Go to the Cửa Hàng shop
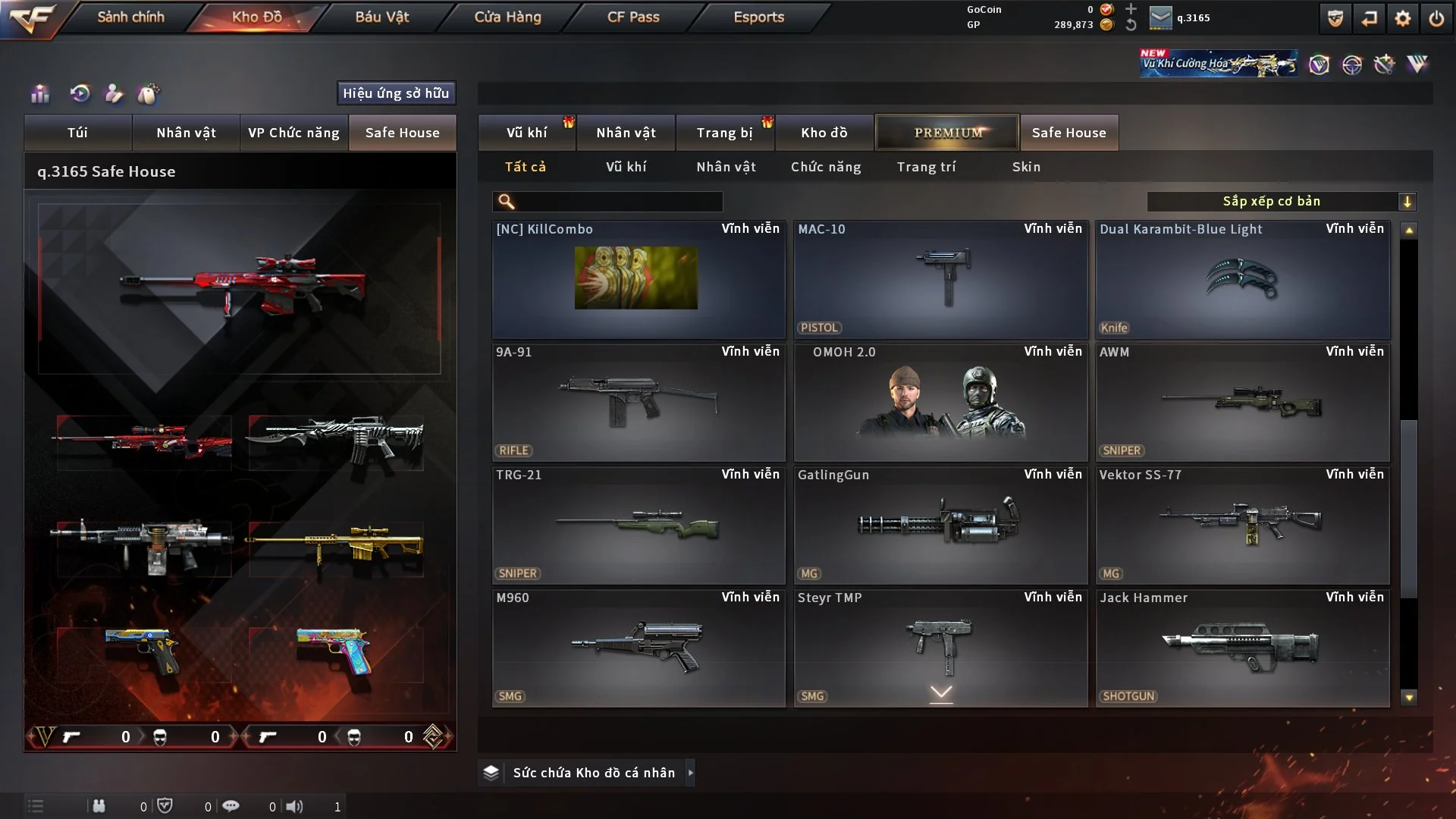The height and width of the screenshot is (819, 1456). click(x=507, y=17)
